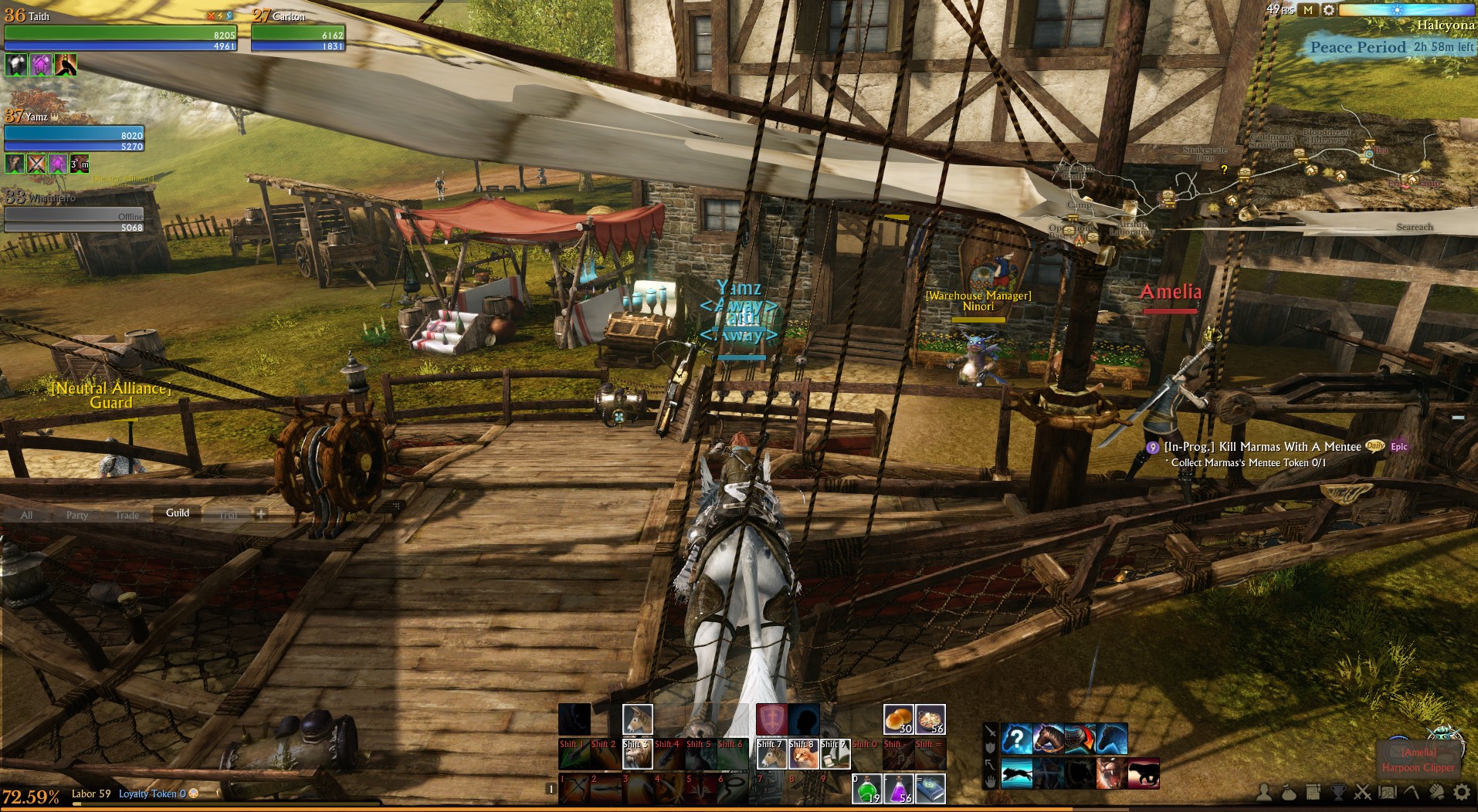Summon the donkey mount on Shift 7
This screenshot has height=812, width=1478.
click(771, 754)
